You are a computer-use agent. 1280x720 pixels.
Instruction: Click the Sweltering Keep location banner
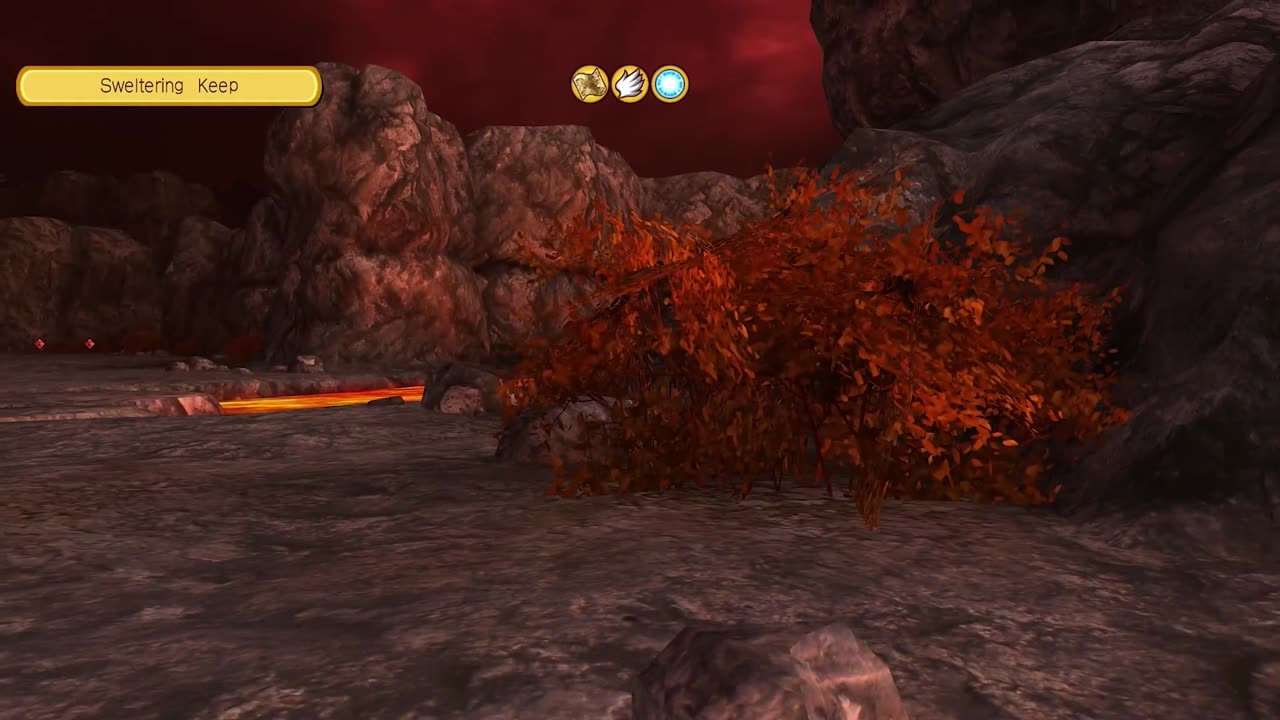click(169, 86)
